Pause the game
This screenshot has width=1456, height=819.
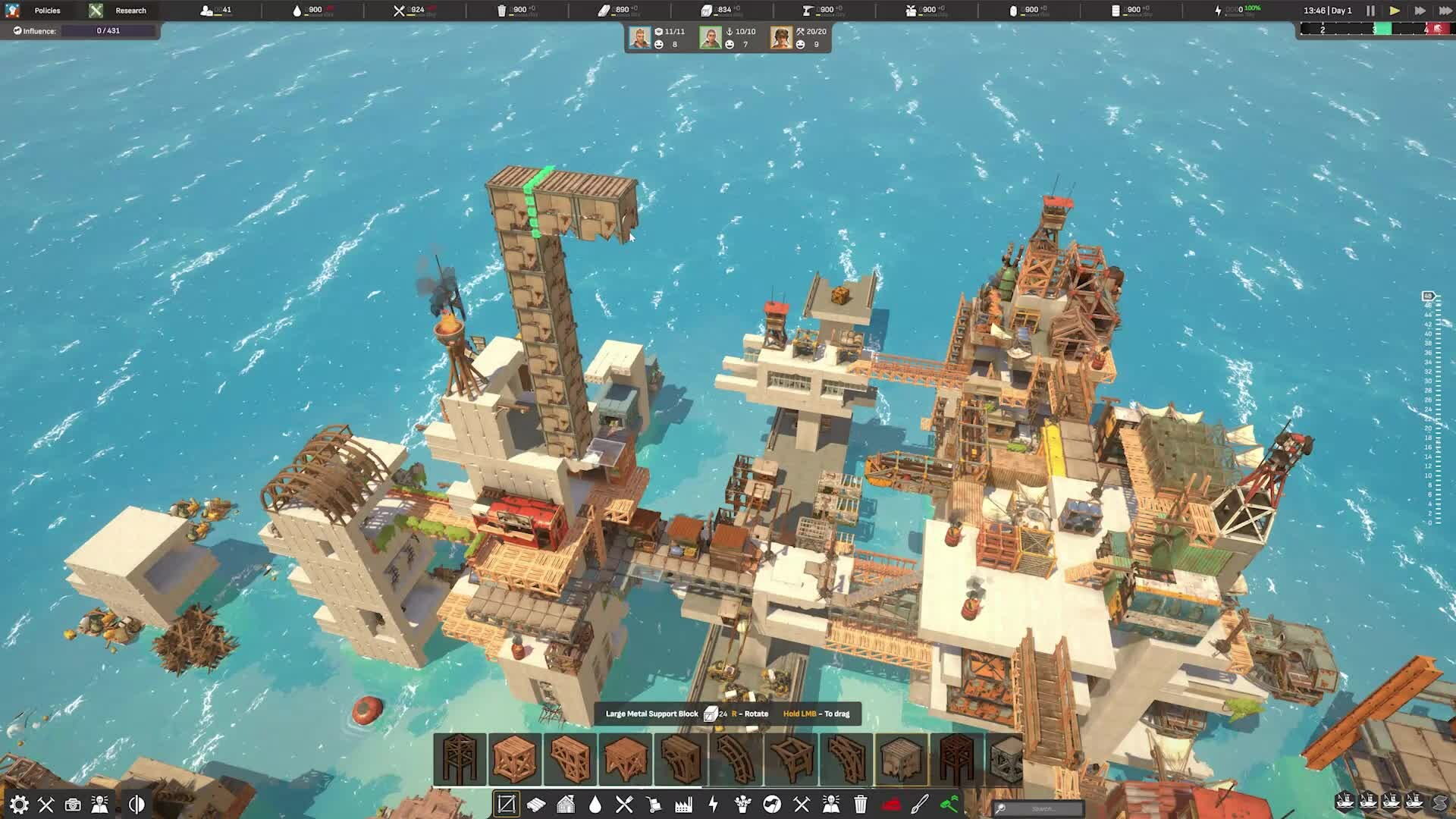pos(1370,11)
